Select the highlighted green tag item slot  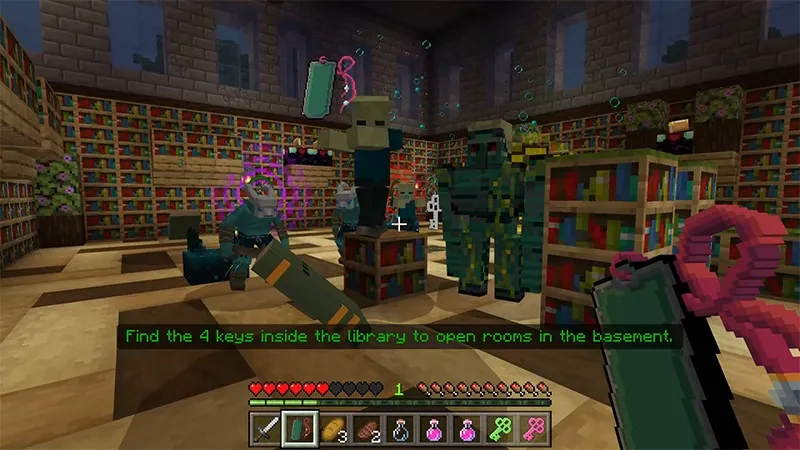[299, 427]
